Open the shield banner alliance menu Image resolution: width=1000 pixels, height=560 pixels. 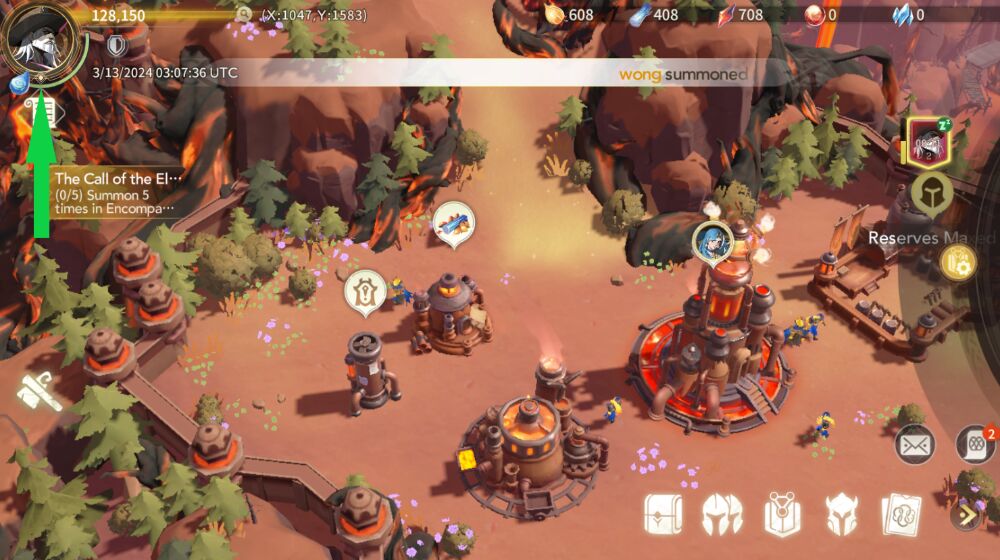(782, 514)
